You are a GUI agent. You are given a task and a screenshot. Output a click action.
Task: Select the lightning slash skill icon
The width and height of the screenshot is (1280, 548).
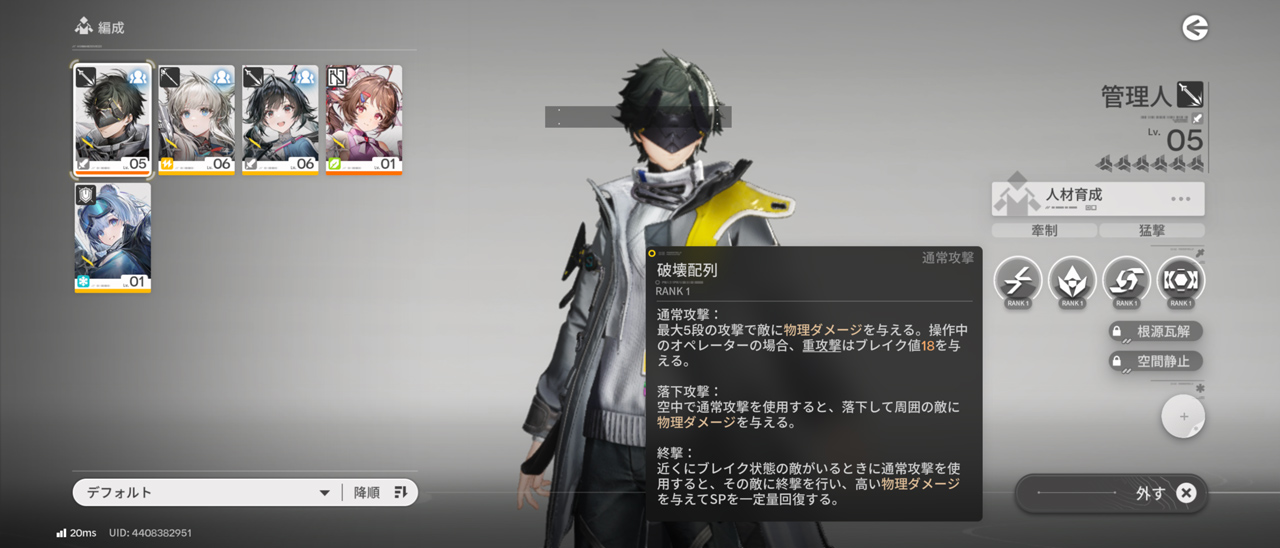1018,280
